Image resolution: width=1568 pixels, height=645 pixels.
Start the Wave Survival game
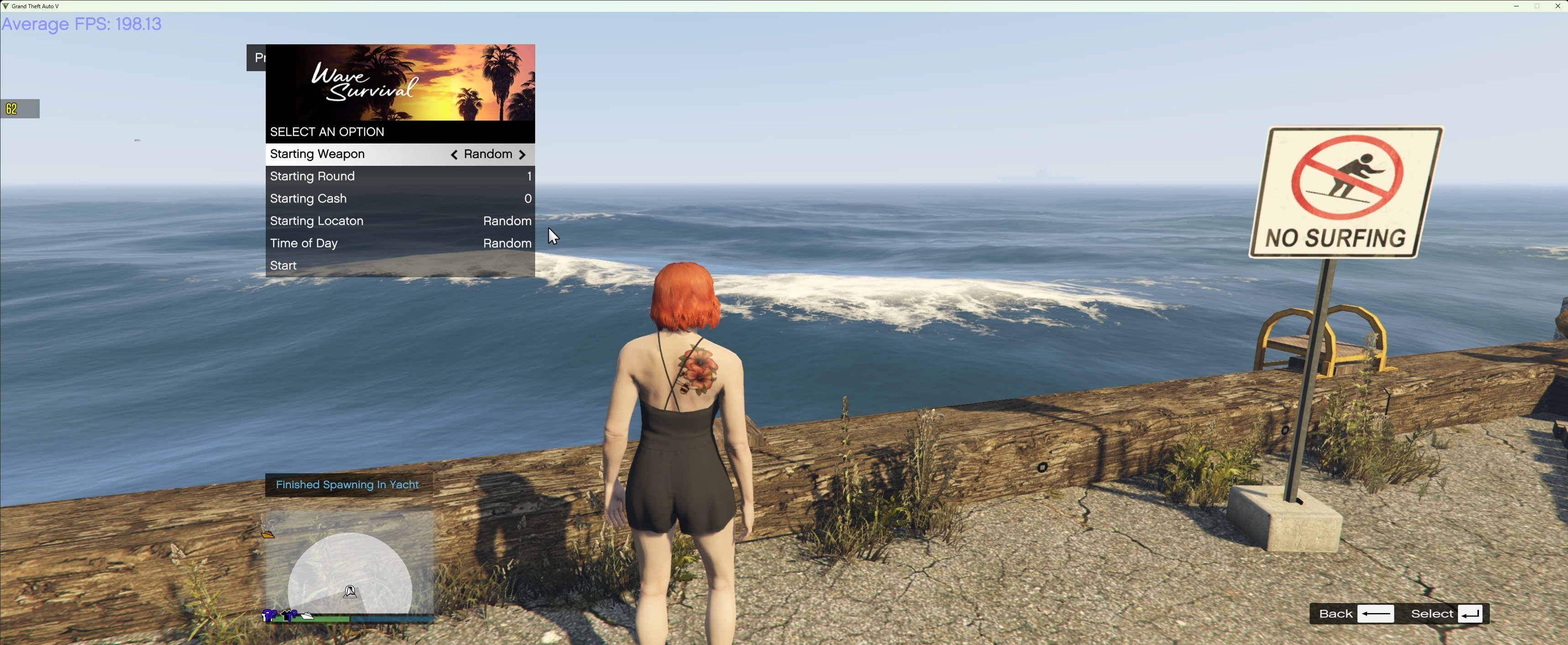click(x=400, y=265)
